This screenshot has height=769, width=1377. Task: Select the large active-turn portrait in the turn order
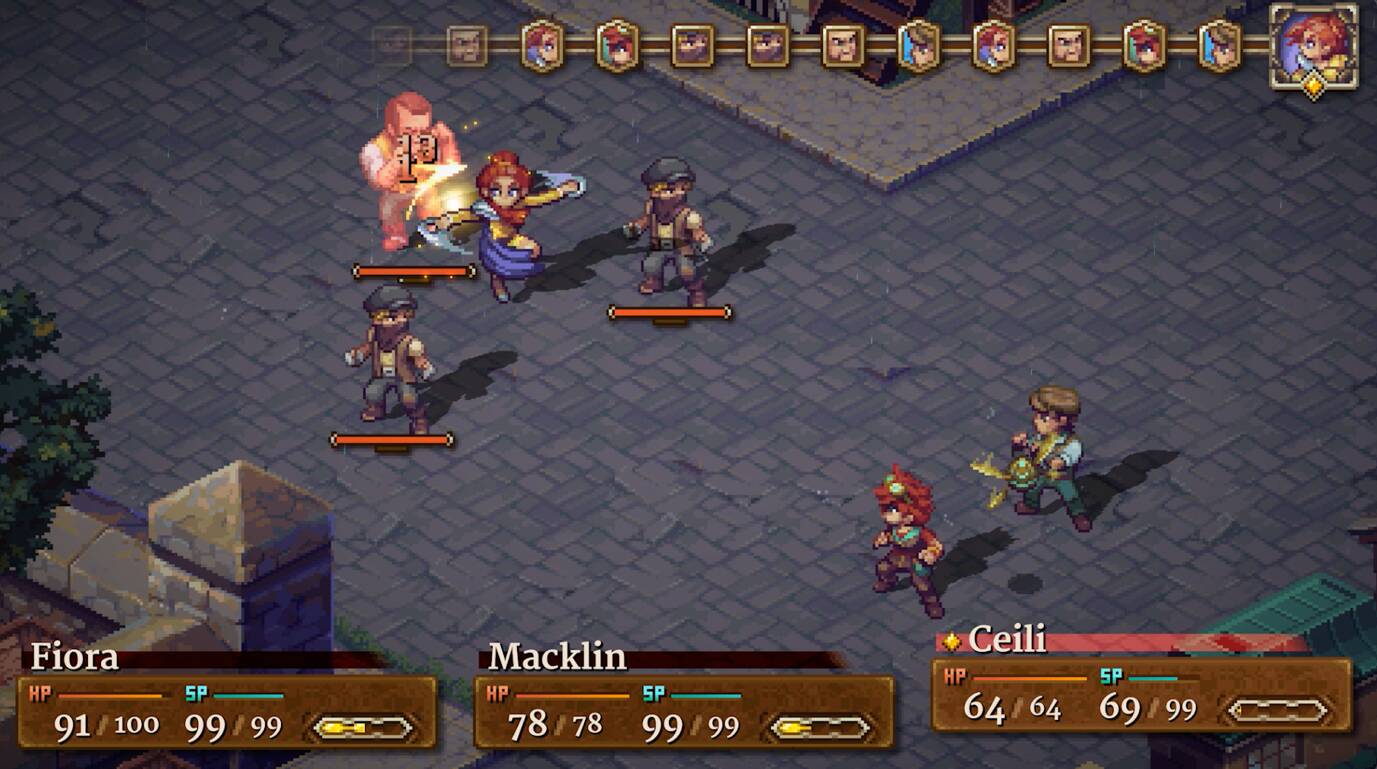pos(1313,46)
